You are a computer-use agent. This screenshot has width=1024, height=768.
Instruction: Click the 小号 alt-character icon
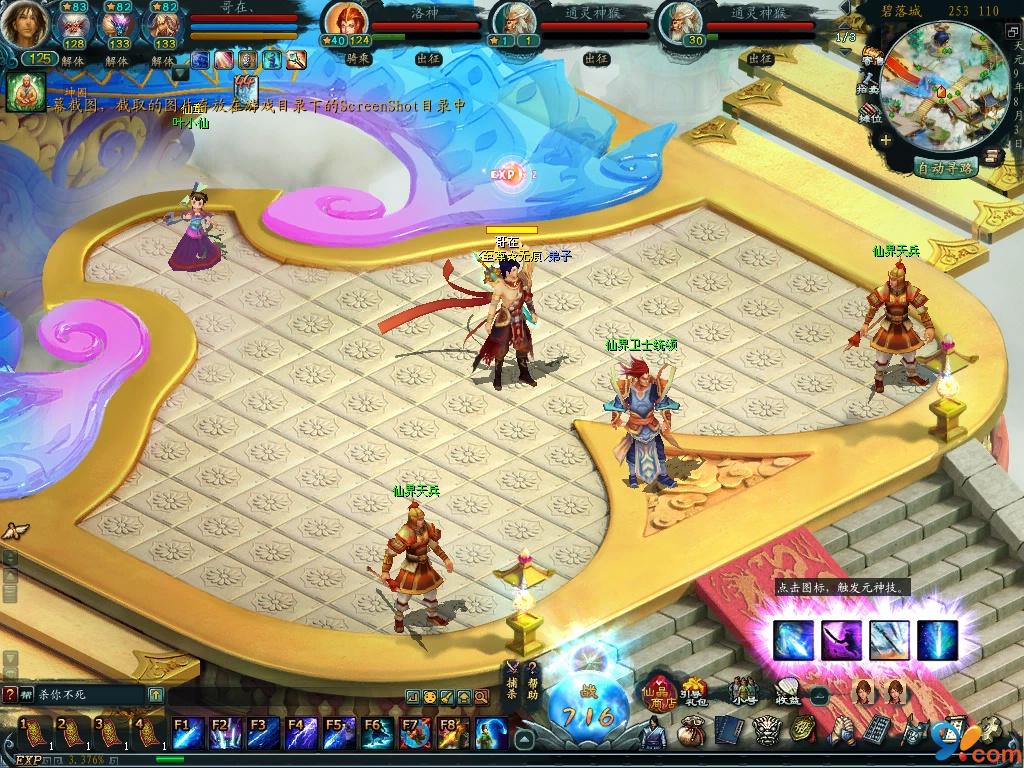(x=742, y=691)
